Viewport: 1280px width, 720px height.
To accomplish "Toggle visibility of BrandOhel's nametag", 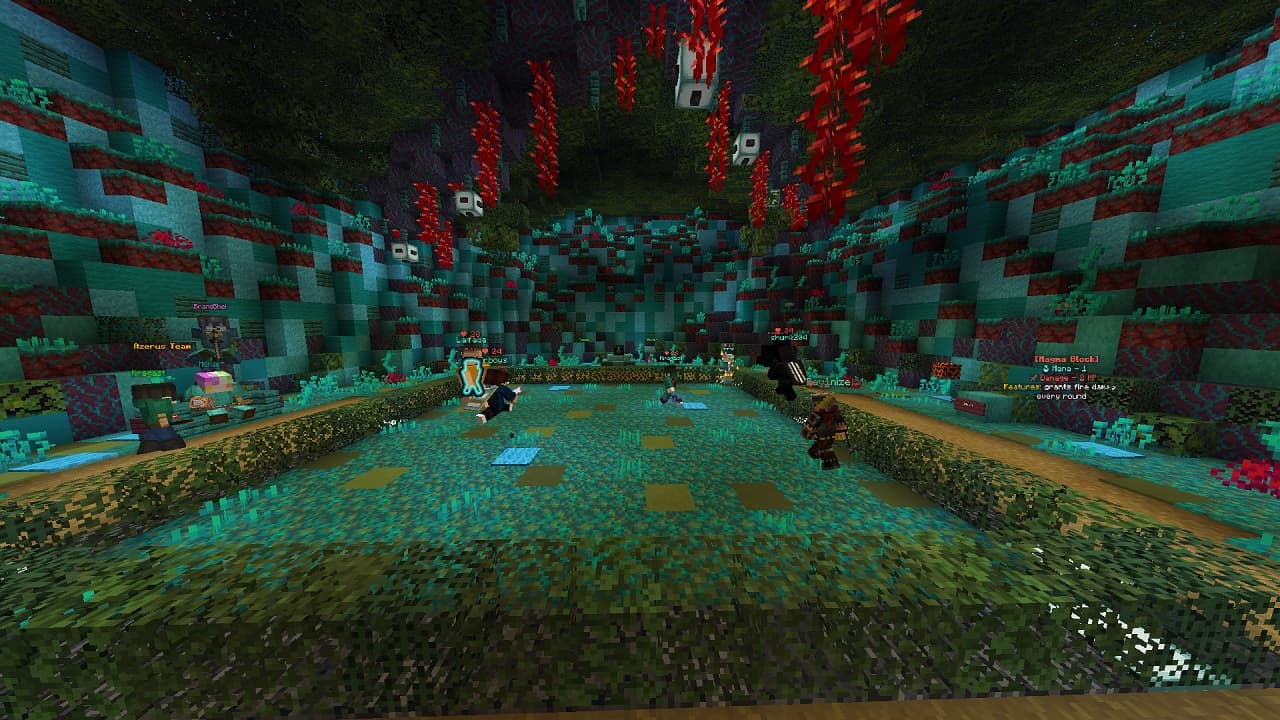I will pyautogui.click(x=209, y=307).
